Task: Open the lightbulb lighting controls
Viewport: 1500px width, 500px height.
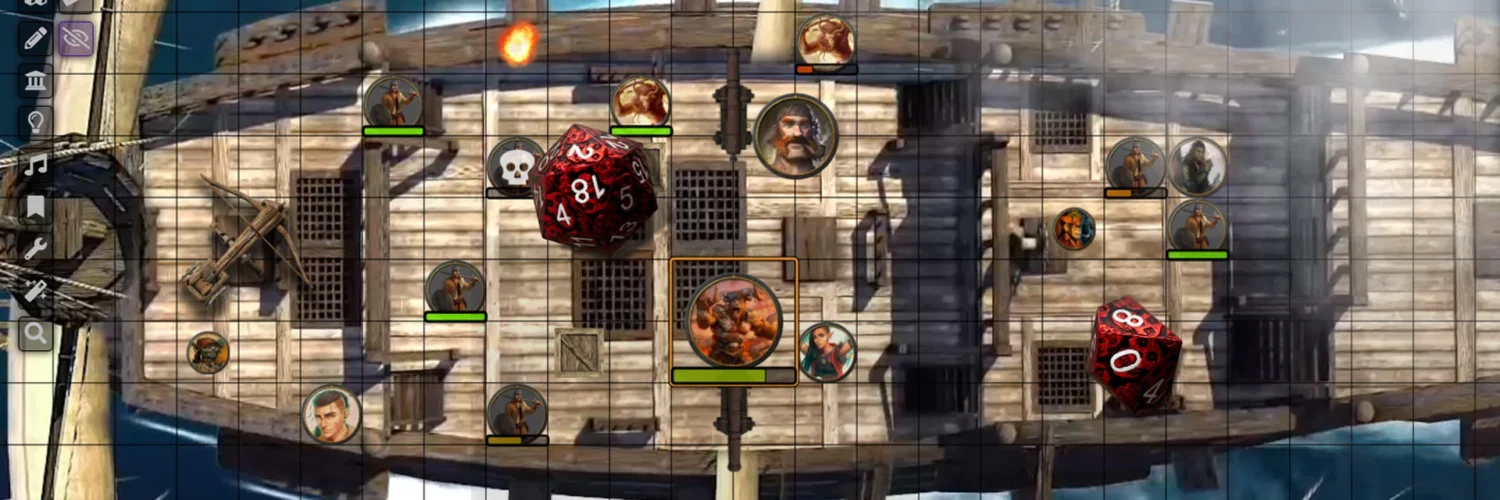Action: [x=36, y=122]
